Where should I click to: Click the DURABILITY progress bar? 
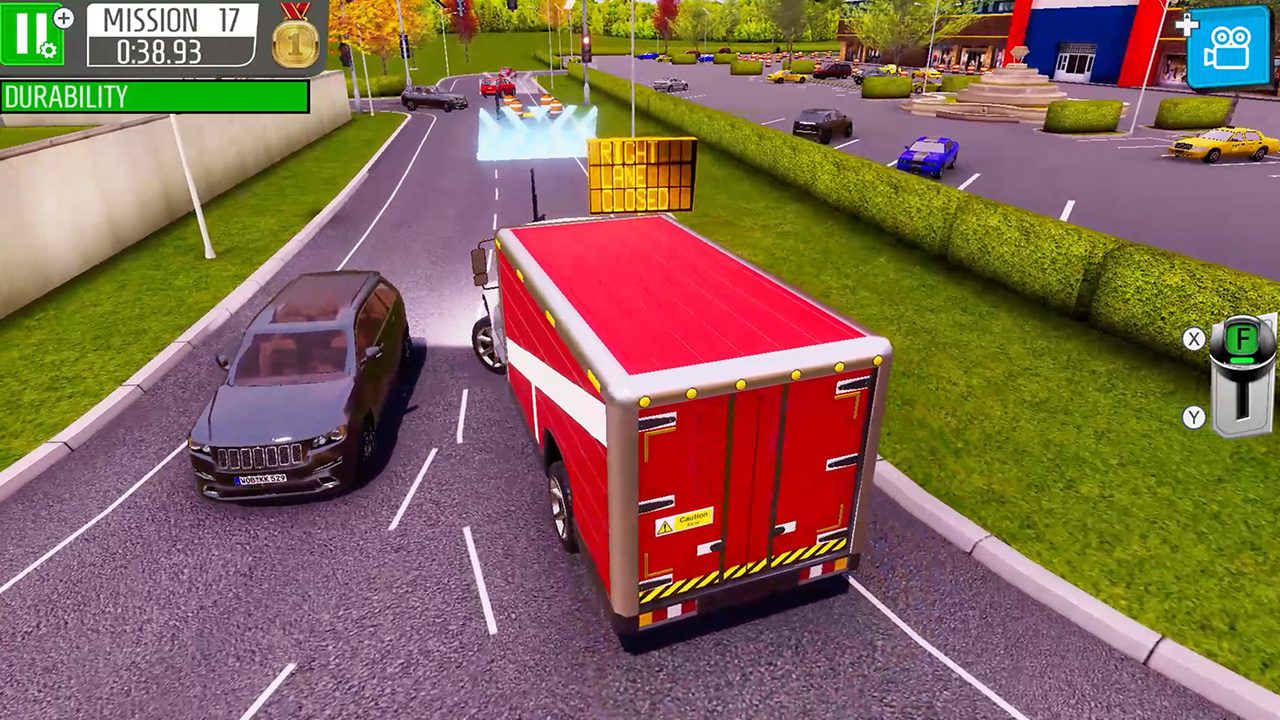pos(155,97)
